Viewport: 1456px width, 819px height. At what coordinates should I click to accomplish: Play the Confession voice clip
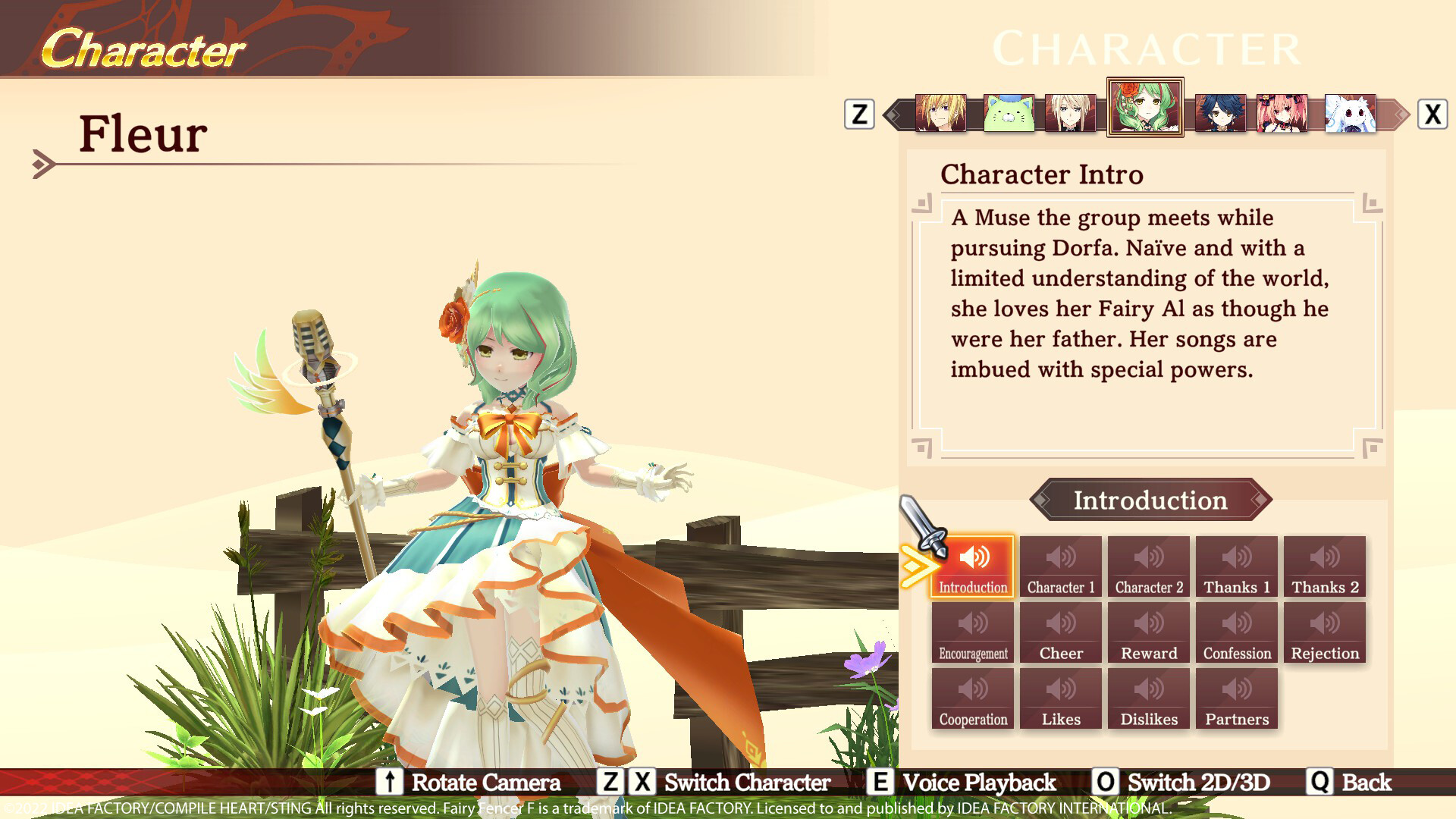(x=1237, y=632)
